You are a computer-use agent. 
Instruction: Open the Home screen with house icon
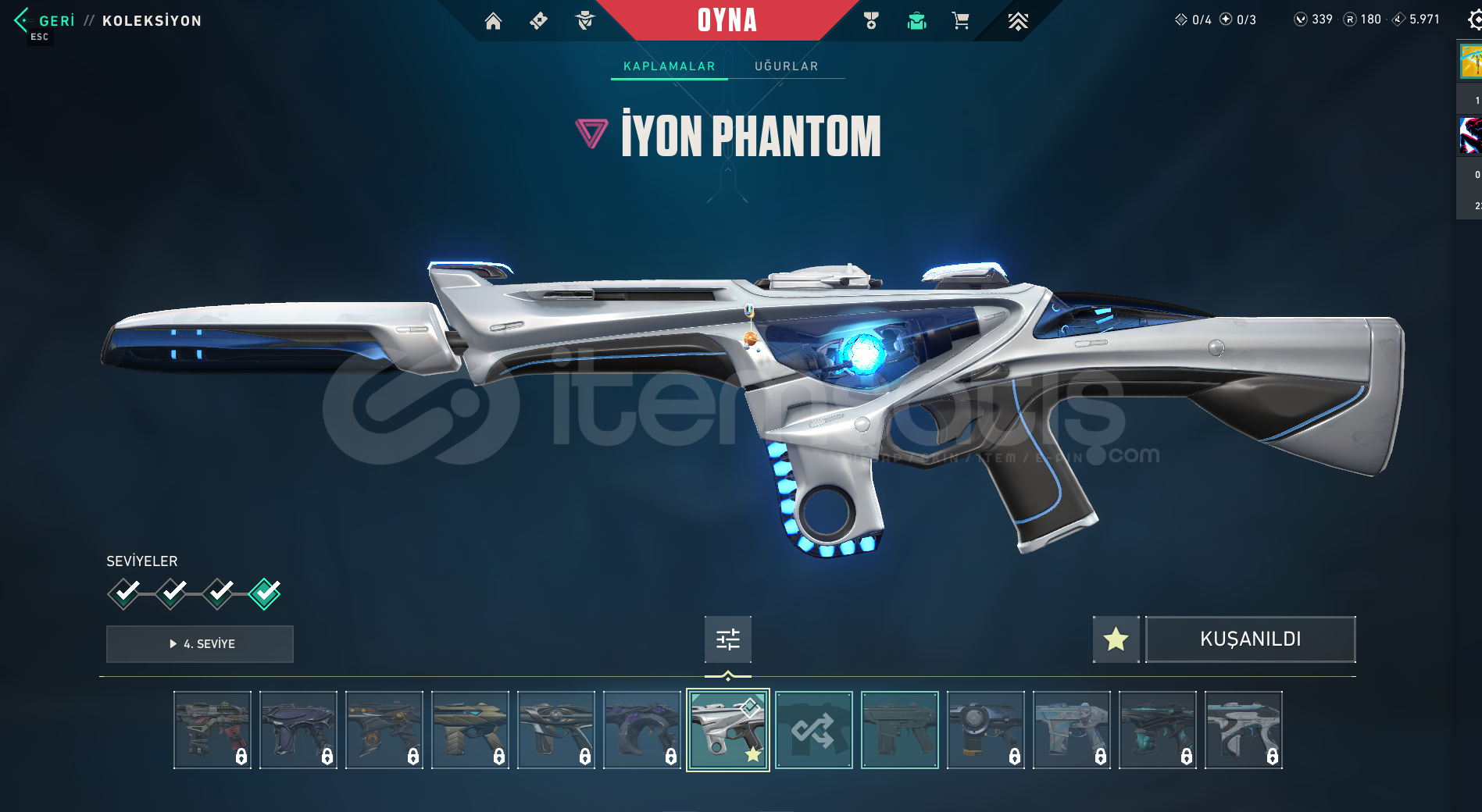(494, 21)
